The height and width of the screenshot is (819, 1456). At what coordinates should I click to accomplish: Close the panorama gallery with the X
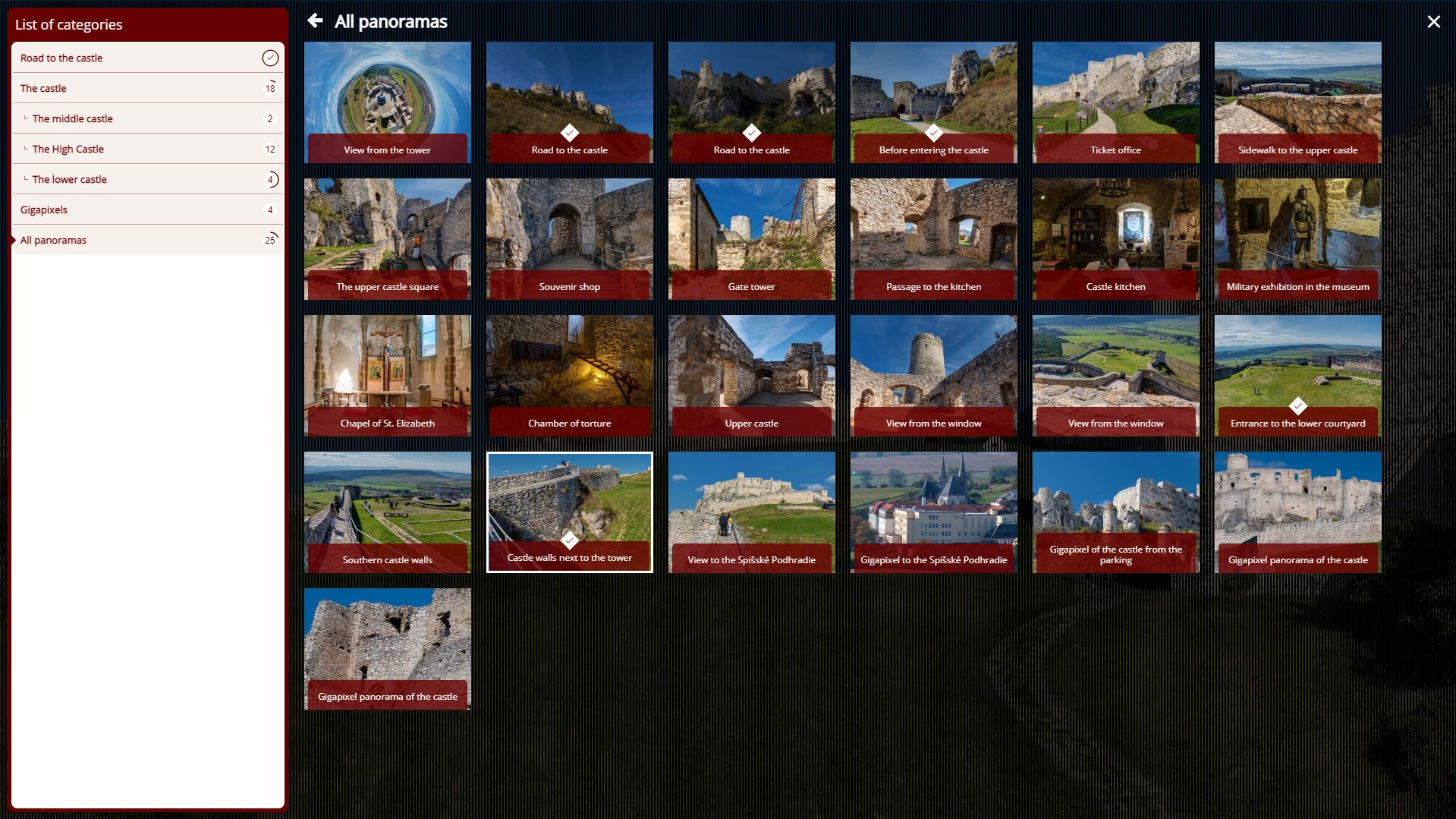[1433, 22]
